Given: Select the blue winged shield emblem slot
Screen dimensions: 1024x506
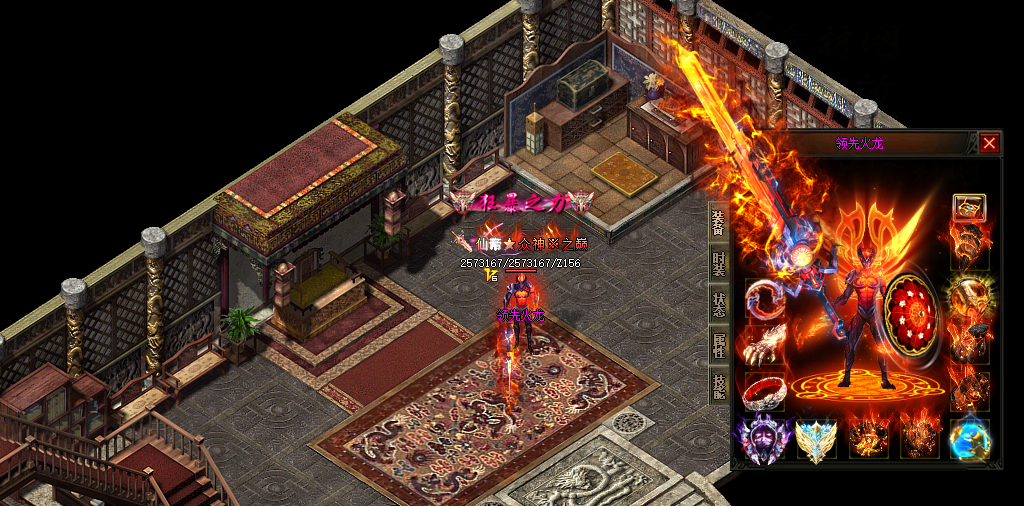Looking at the screenshot, I should pyautogui.click(x=816, y=439).
